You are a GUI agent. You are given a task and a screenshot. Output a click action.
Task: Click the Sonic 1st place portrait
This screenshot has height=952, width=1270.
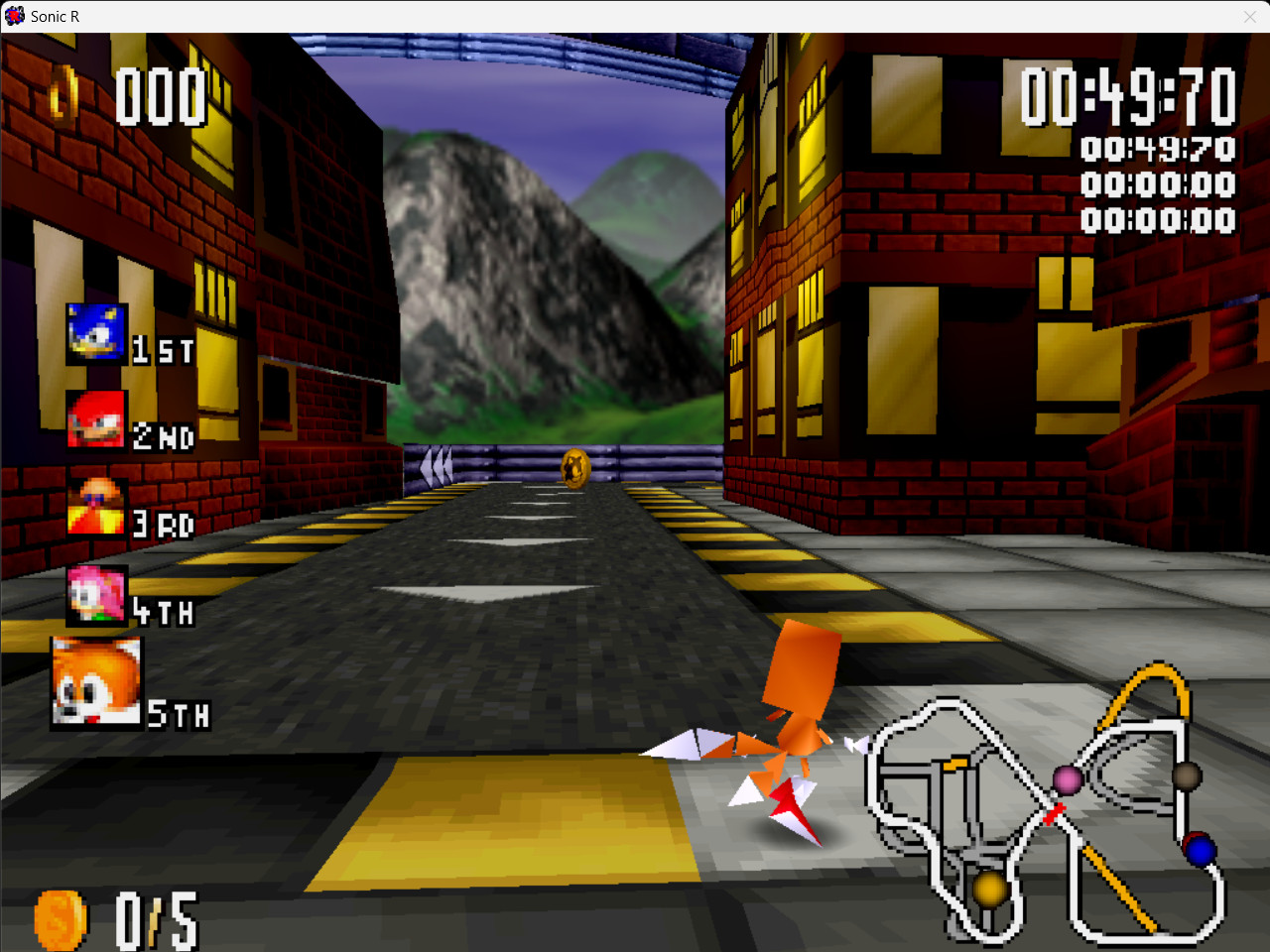[95, 334]
